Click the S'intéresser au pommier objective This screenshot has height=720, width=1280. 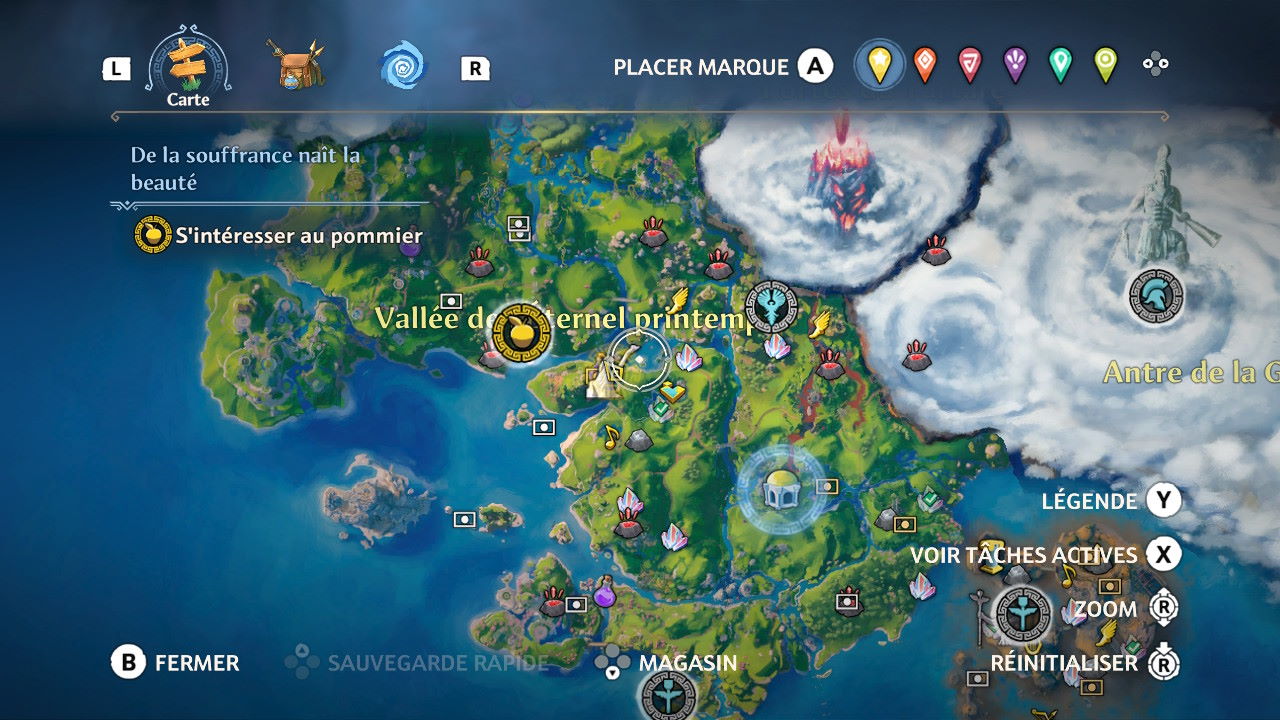coord(298,237)
